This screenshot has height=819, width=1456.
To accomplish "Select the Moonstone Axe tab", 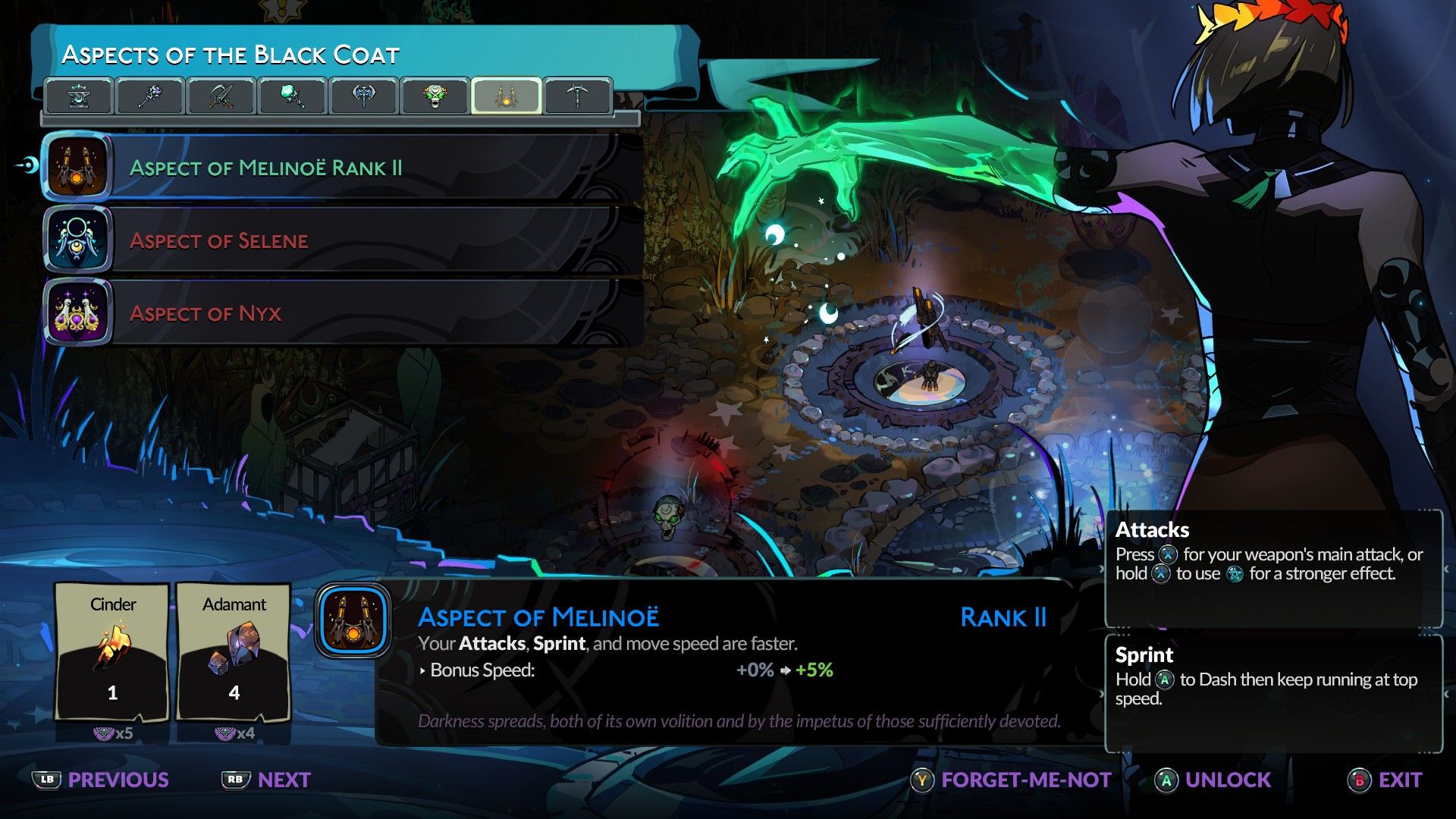I will point(364,96).
